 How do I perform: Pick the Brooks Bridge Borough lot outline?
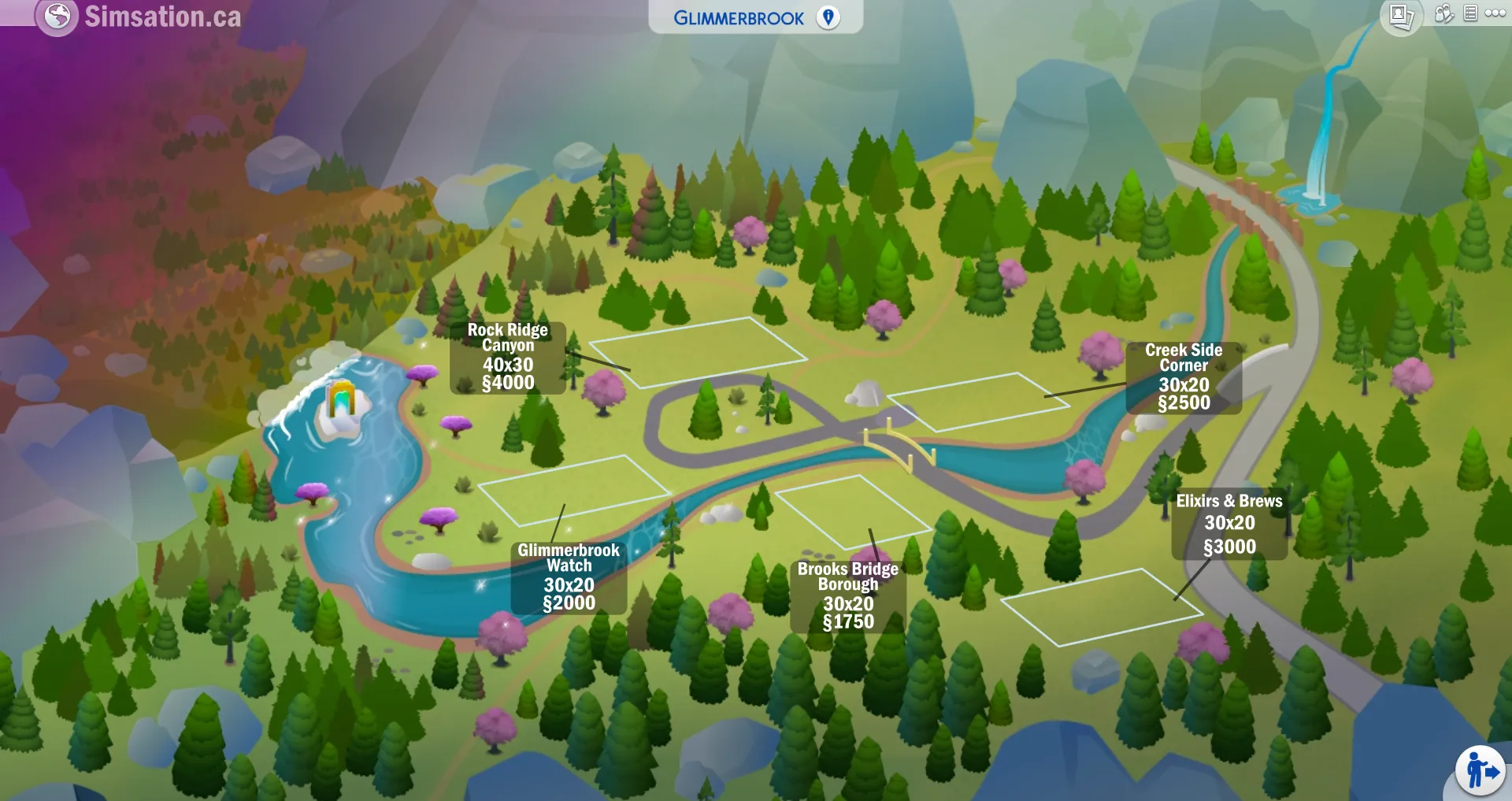(x=853, y=512)
